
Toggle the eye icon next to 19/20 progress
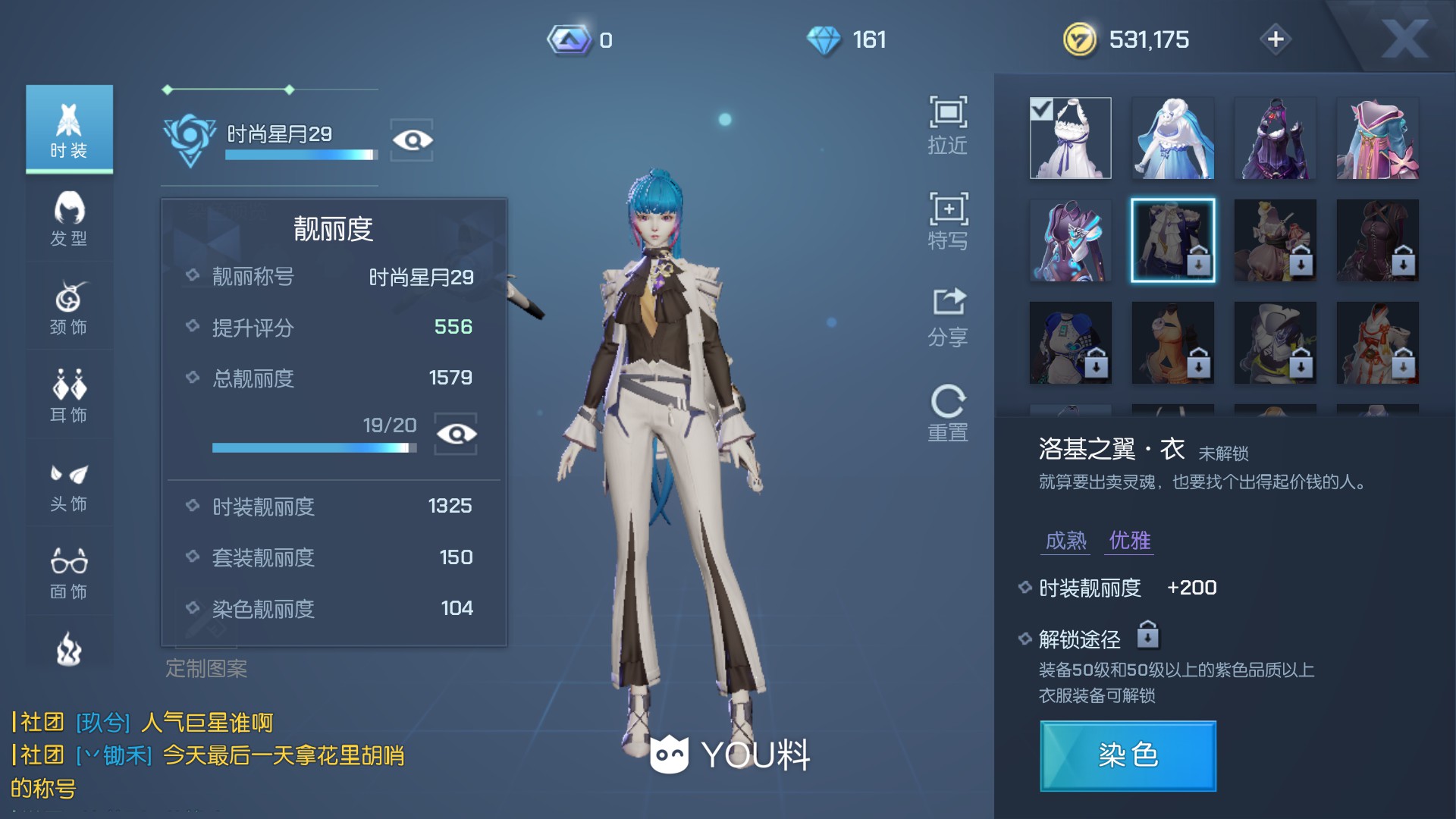pos(456,434)
